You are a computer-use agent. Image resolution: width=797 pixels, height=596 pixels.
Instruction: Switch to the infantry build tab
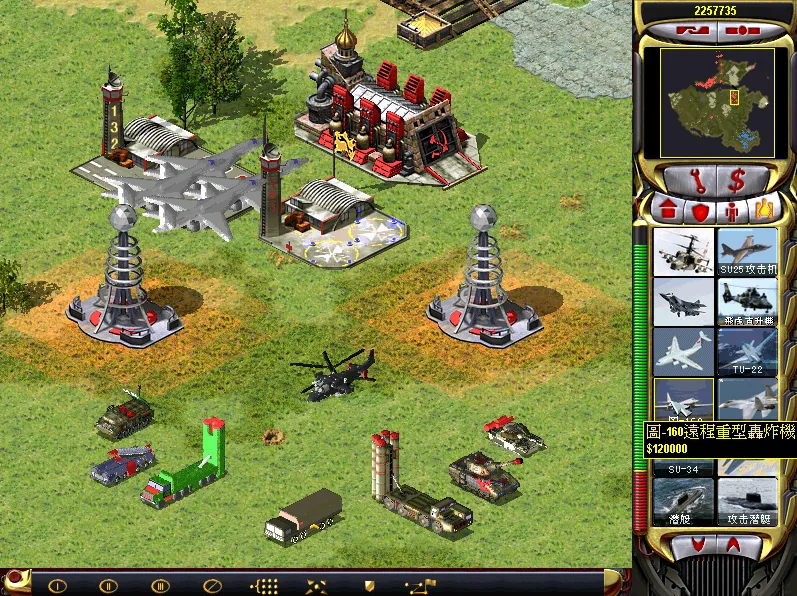pyautogui.click(x=732, y=210)
